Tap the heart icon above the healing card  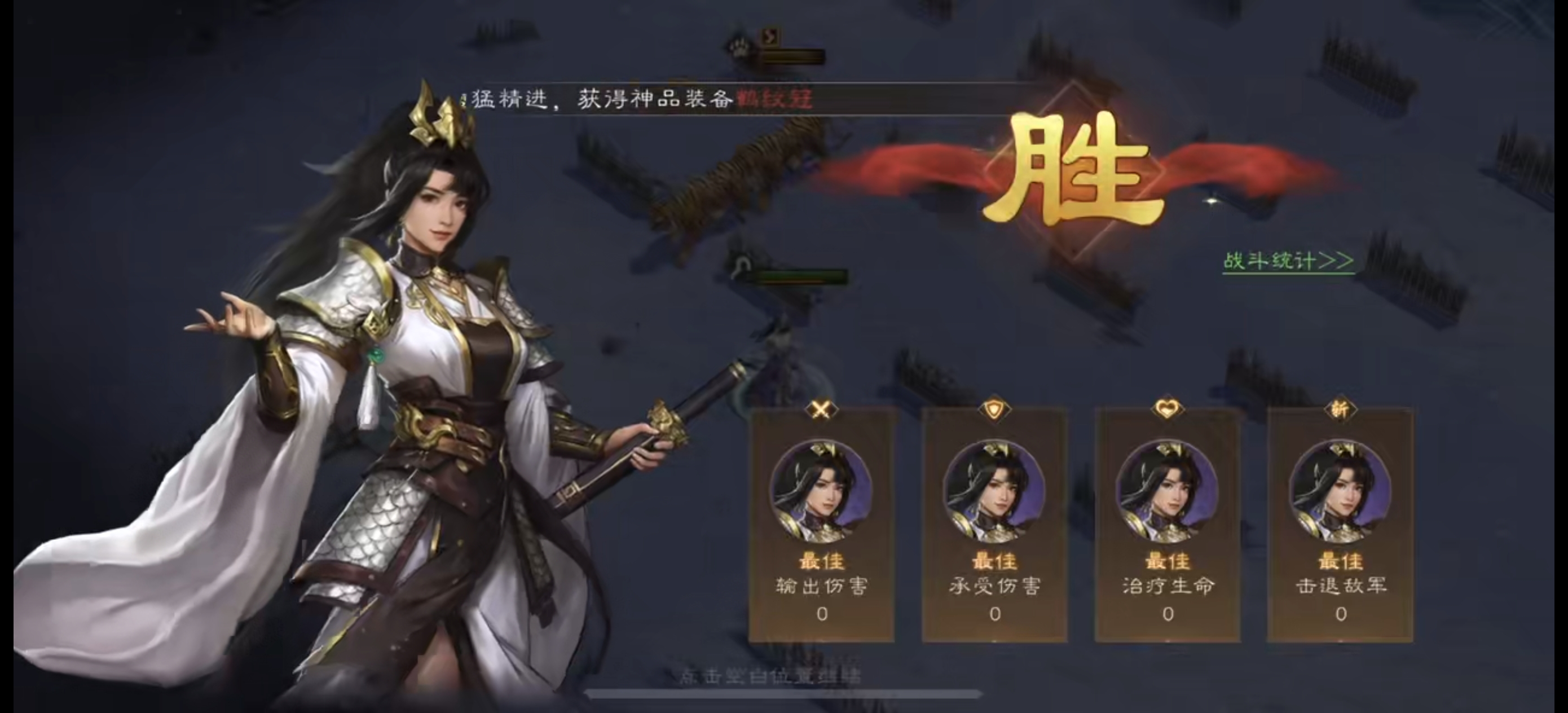click(1169, 408)
